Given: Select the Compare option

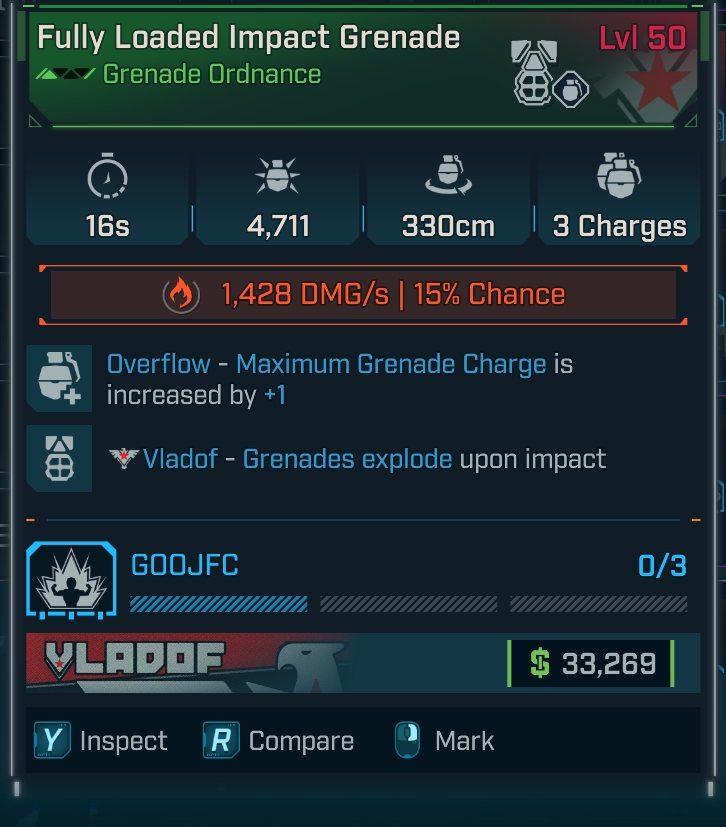Looking at the screenshot, I should [x=279, y=741].
